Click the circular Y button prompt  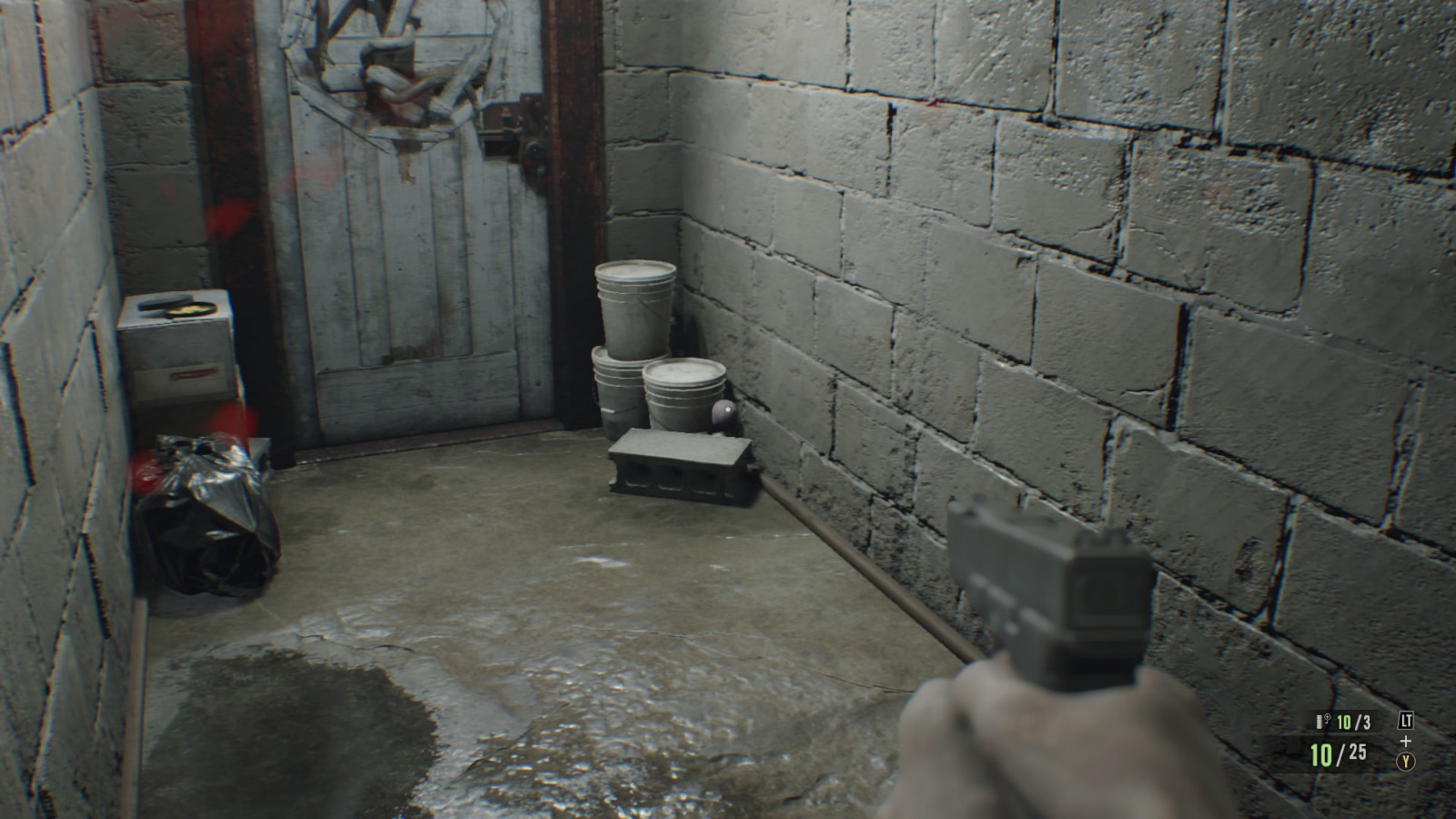click(1406, 760)
